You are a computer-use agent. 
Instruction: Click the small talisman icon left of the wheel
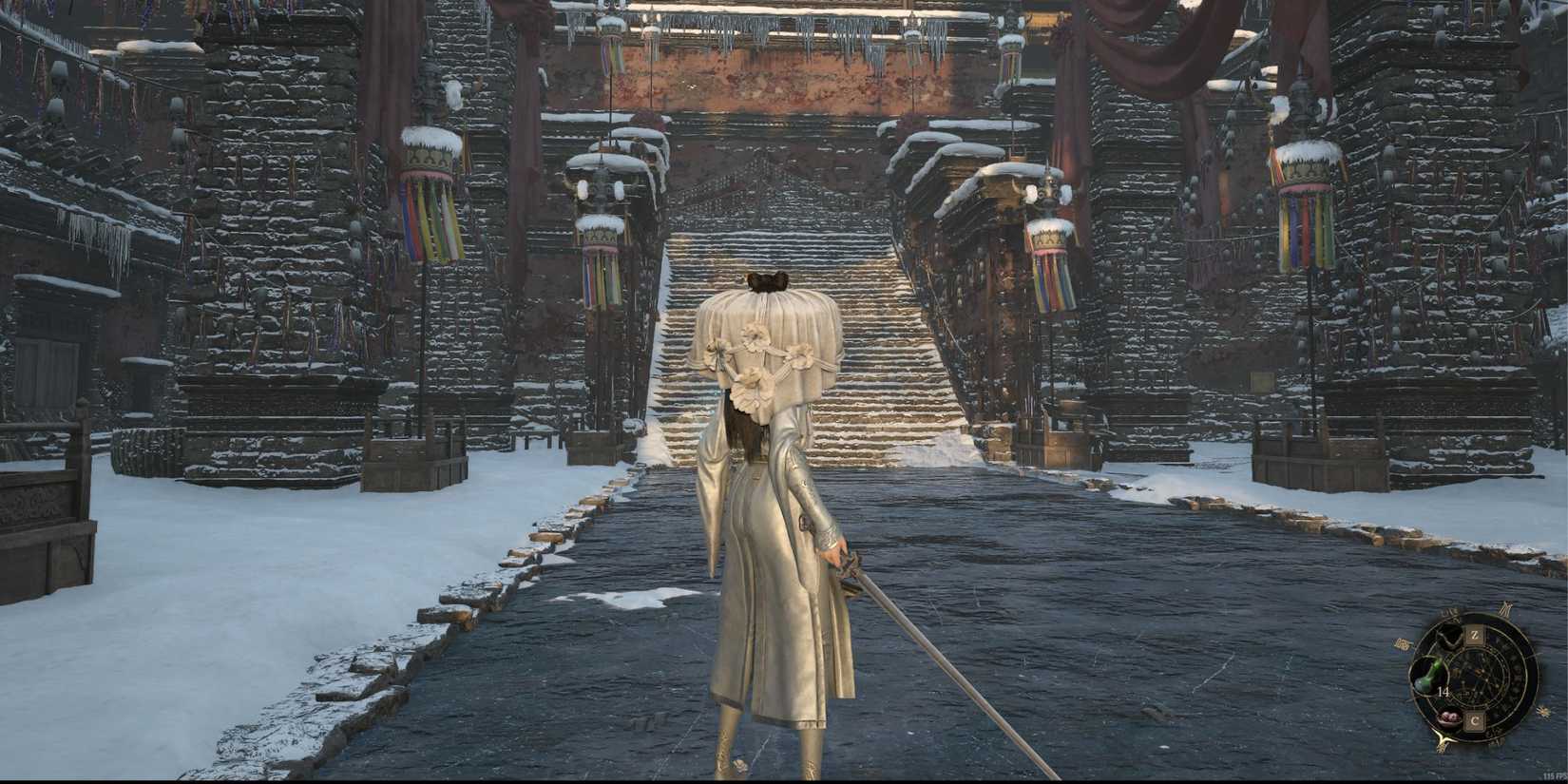pos(1401,643)
